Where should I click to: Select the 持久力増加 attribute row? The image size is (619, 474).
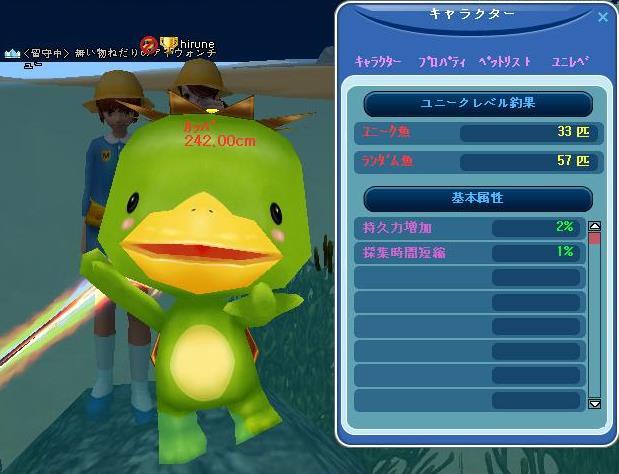pos(468,227)
